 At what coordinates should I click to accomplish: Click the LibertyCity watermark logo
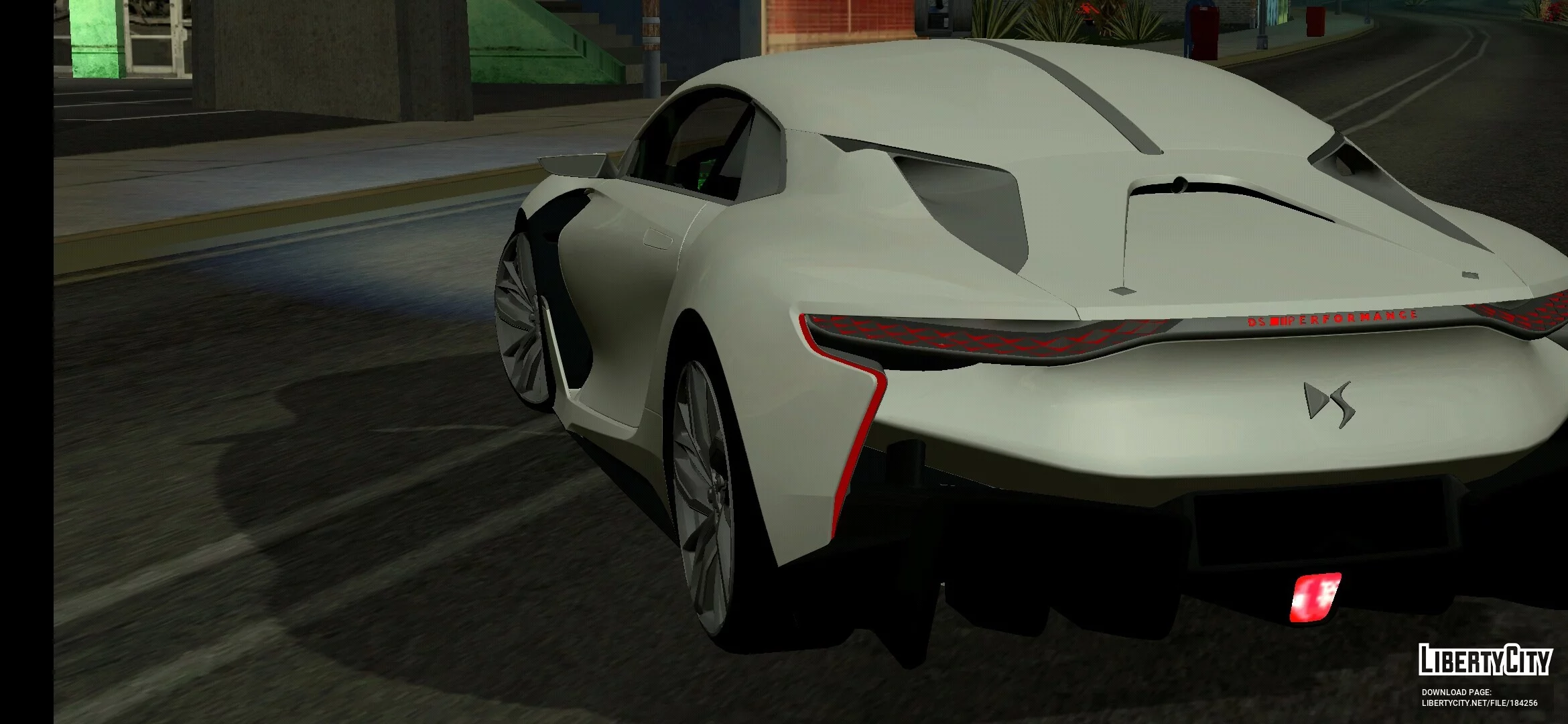pyautogui.click(x=1484, y=660)
